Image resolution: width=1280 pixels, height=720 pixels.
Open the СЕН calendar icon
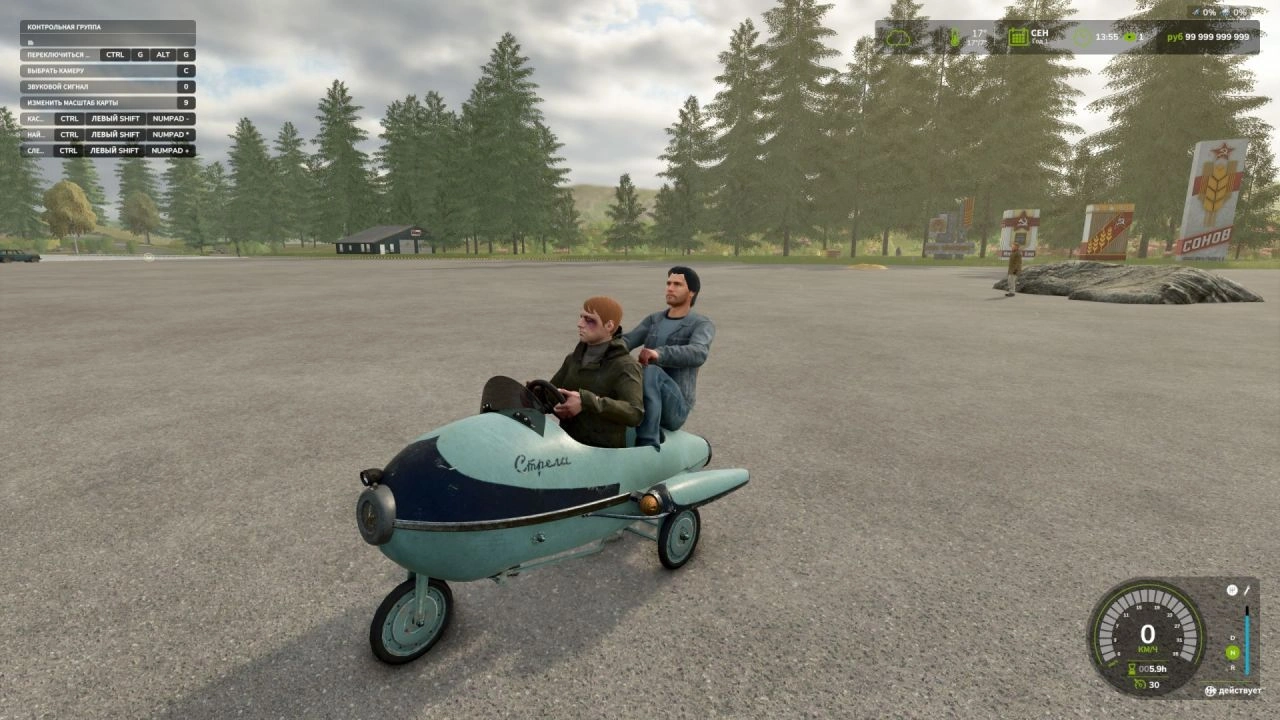pos(1017,37)
